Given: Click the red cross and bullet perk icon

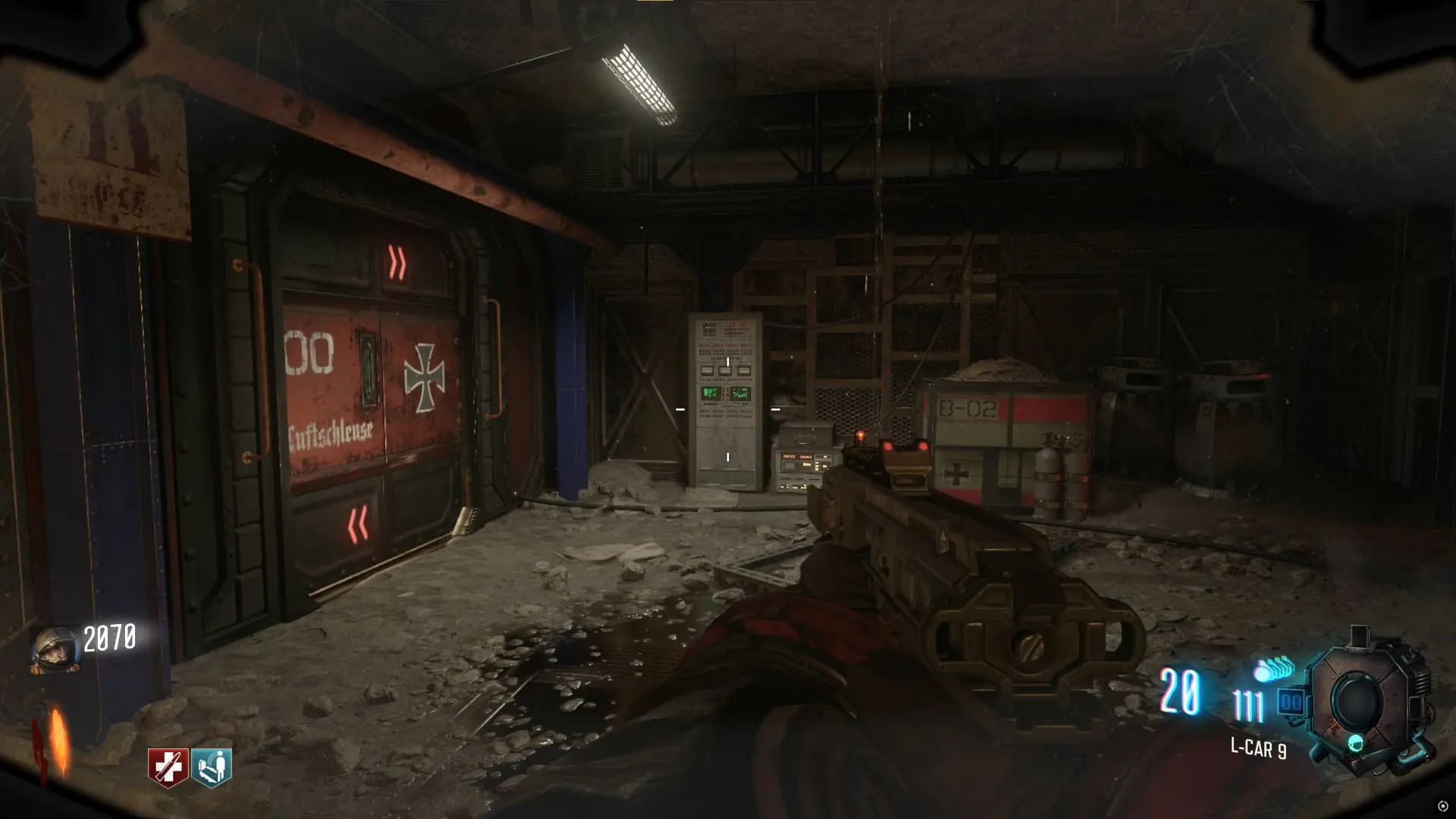Looking at the screenshot, I should pos(167,767).
